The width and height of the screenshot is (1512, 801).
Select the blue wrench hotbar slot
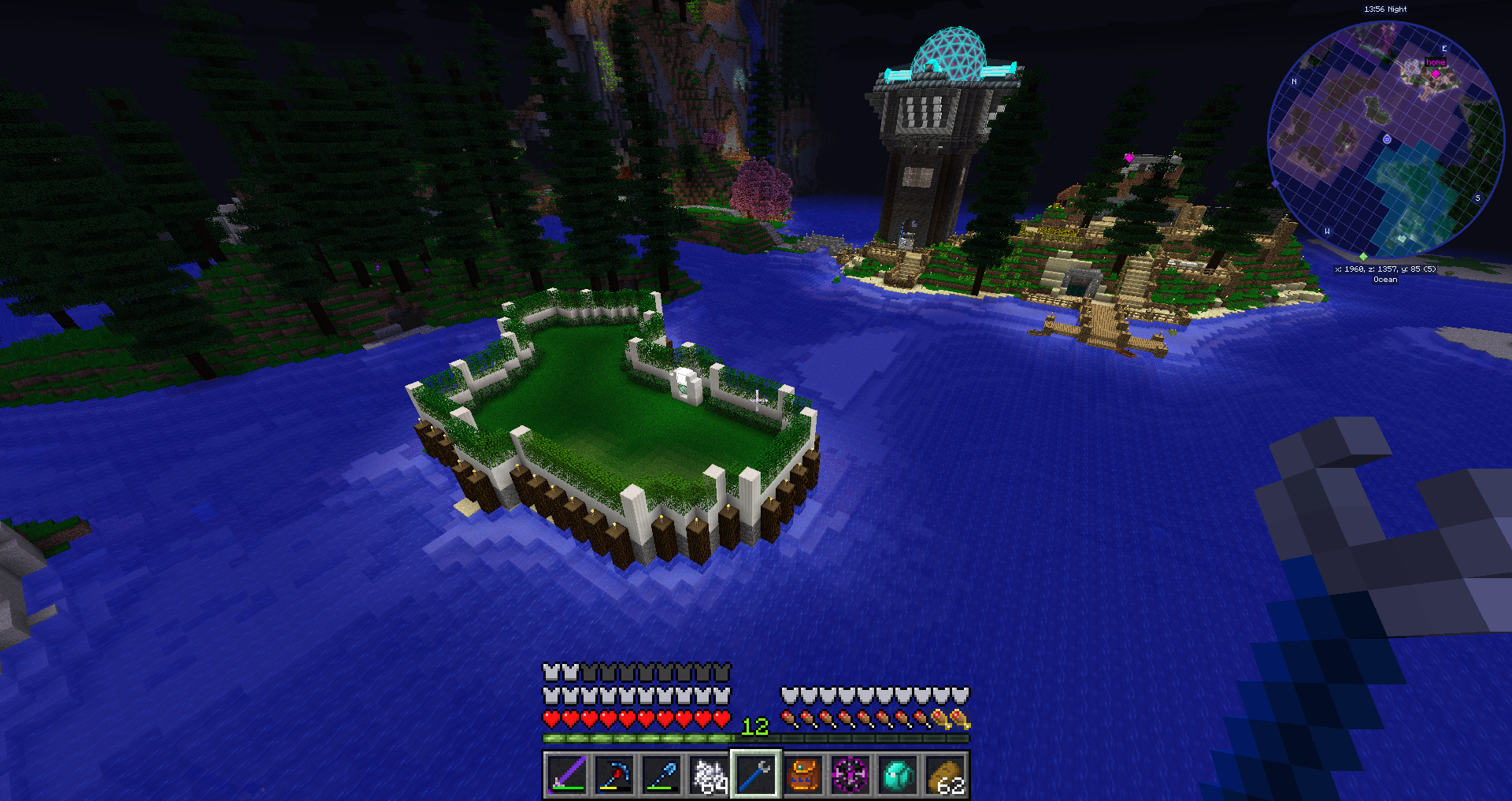756,775
